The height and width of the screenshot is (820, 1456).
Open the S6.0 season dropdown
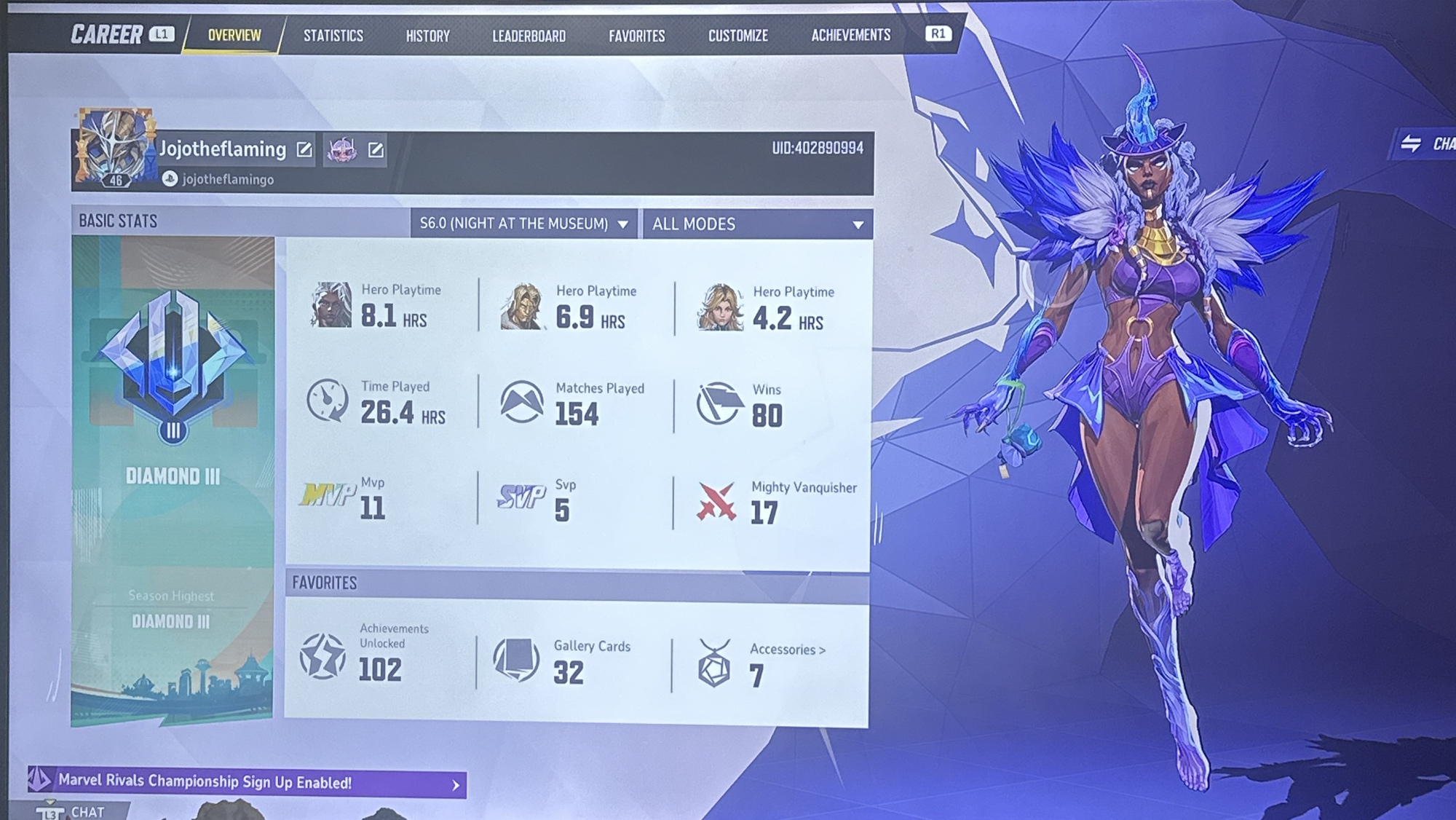pyautogui.click(x=523, y=224)
